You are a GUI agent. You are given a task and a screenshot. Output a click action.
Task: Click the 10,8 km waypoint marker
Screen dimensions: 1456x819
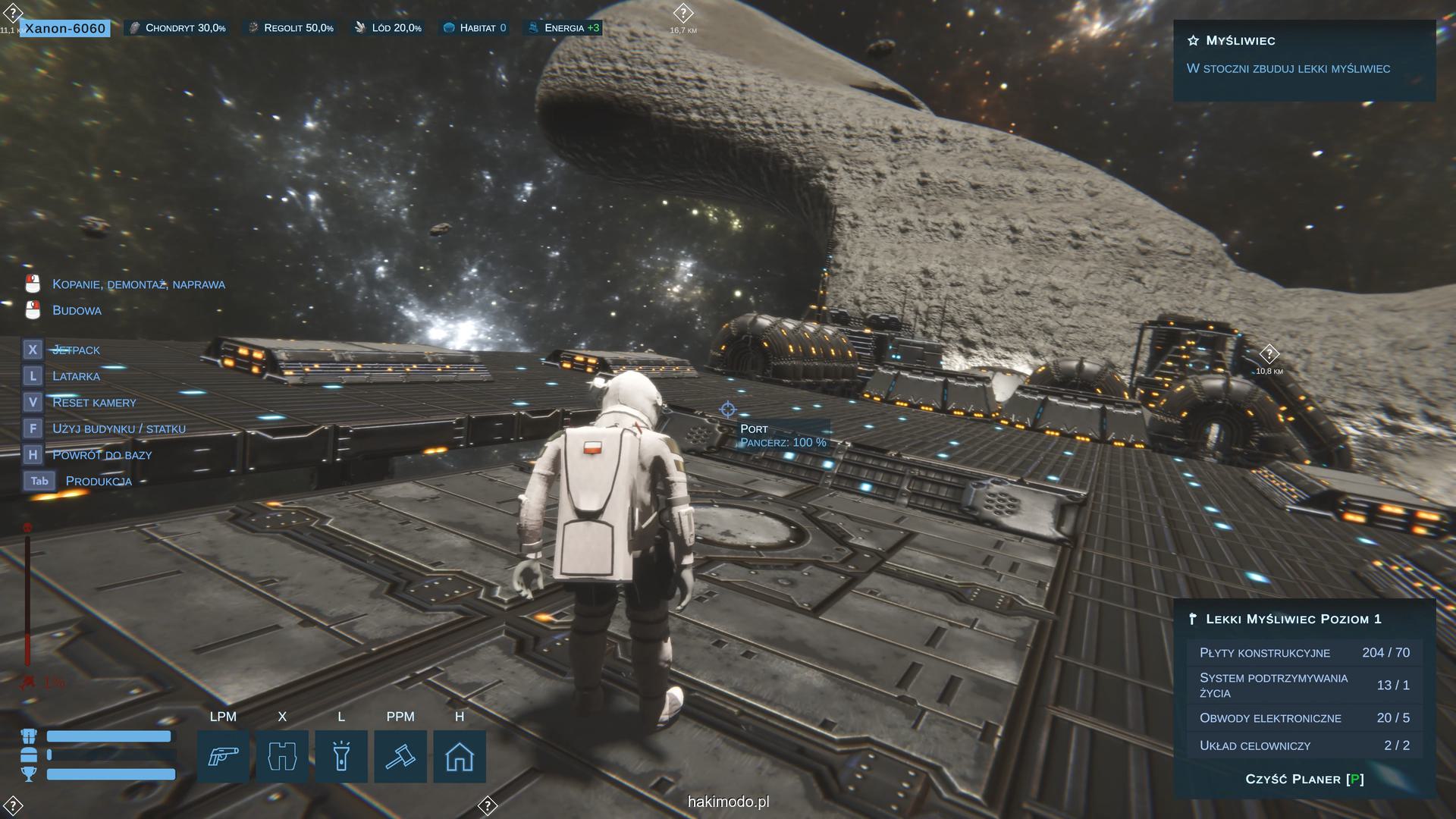pyautogui.click(x=1269, y=354)
